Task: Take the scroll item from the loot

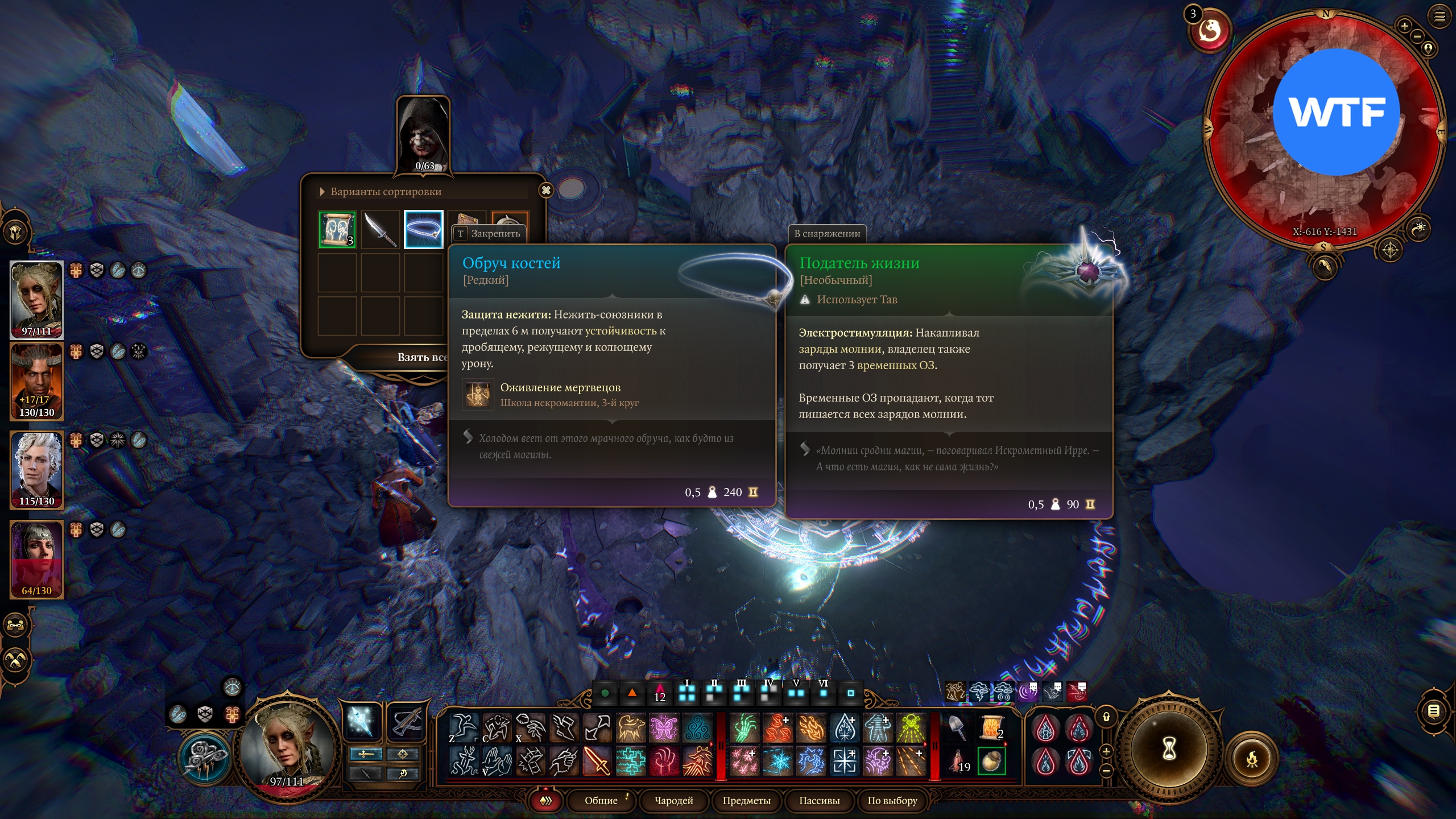Action: (x=337, y=230)
